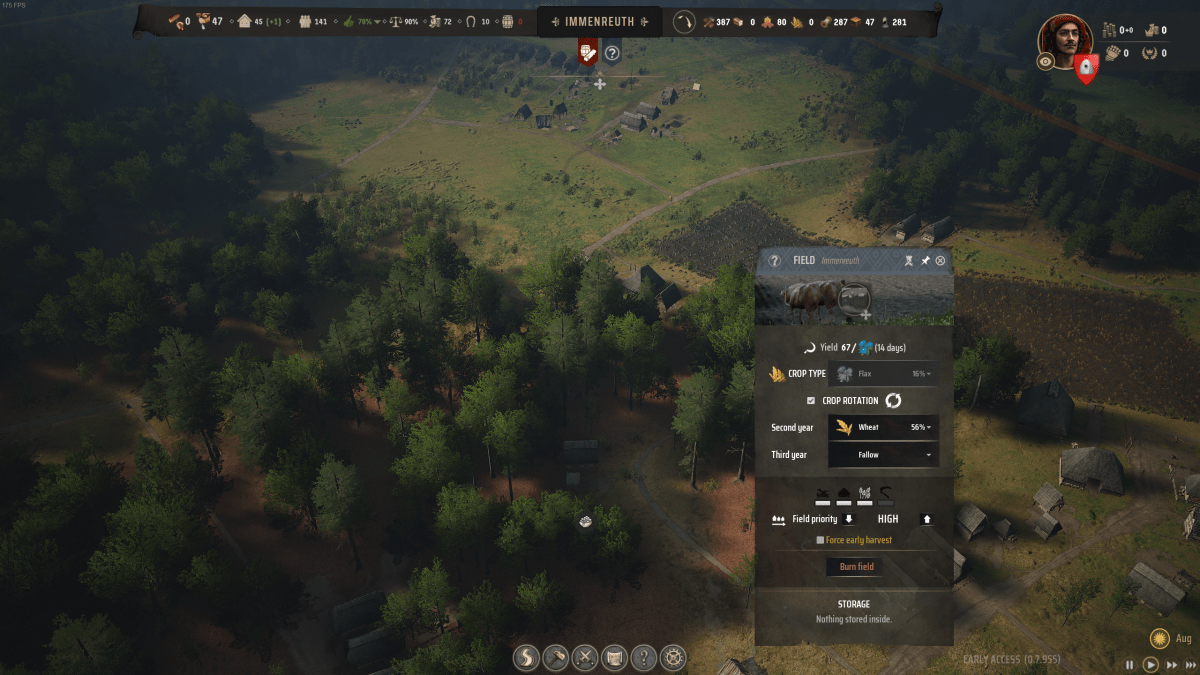
Task: Click the Burn field button
Action: pyautogui.click(x=856, y=566)
